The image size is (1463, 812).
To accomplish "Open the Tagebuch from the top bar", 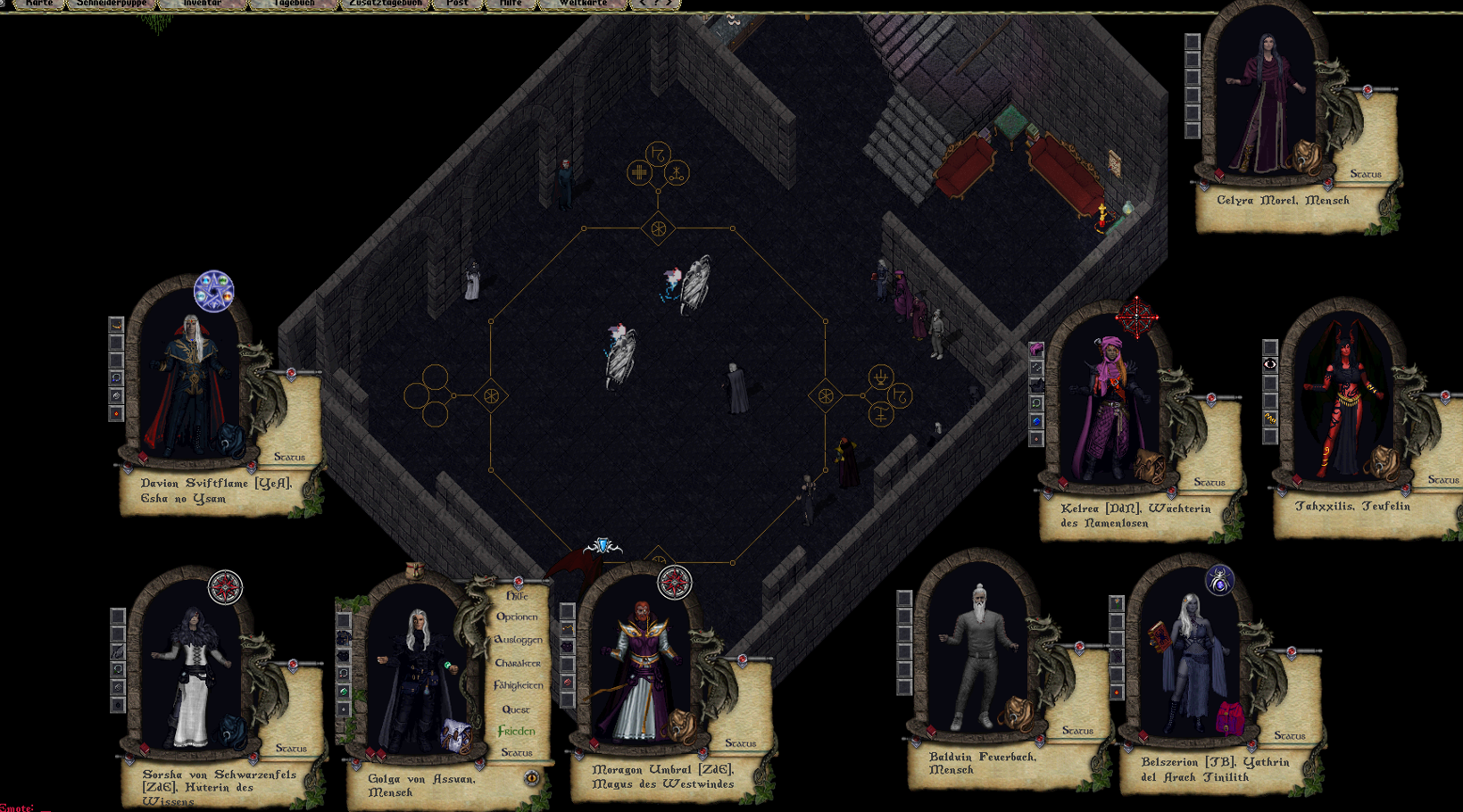I will [x=294, y=4].
